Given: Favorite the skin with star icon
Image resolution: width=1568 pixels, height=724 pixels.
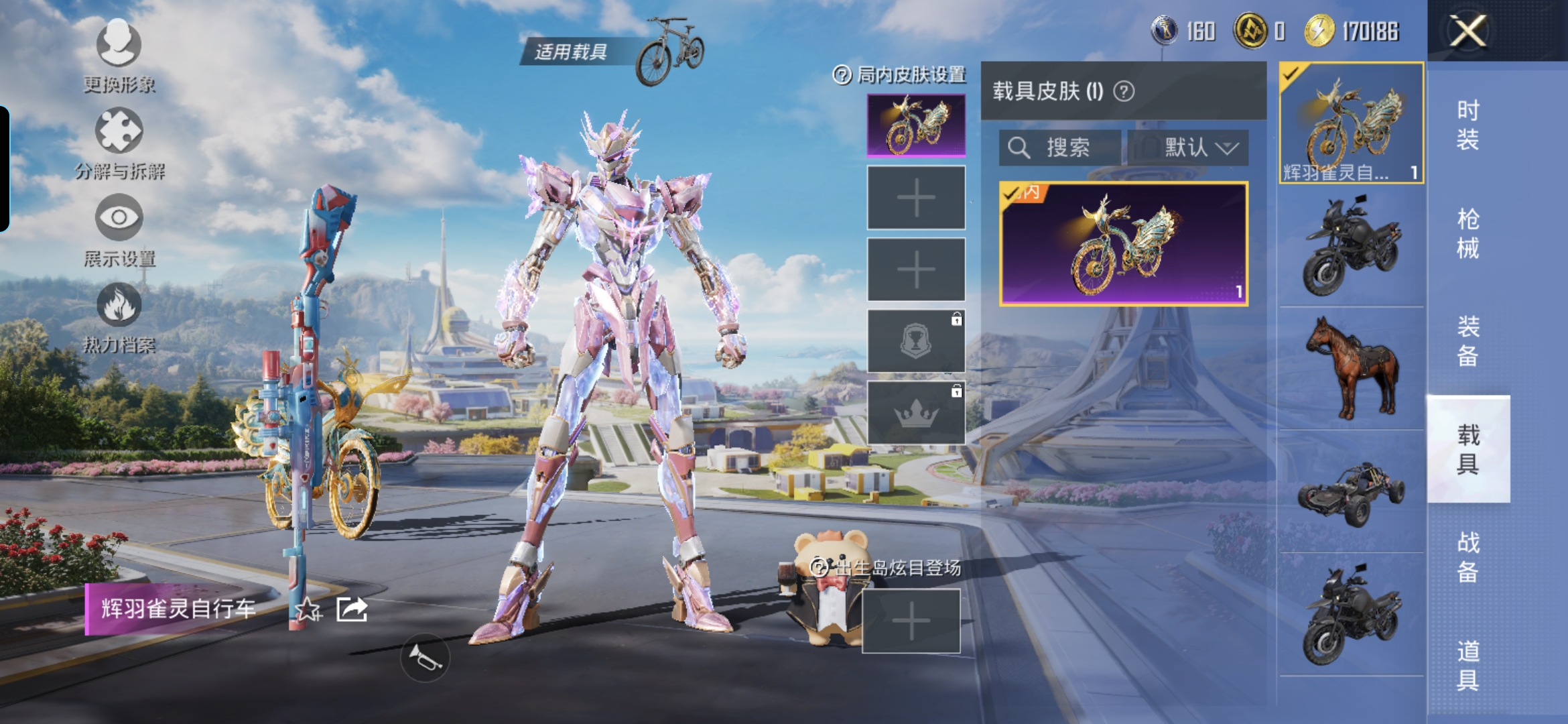Looking at the screenshot, I should click(x=308, y=609).
